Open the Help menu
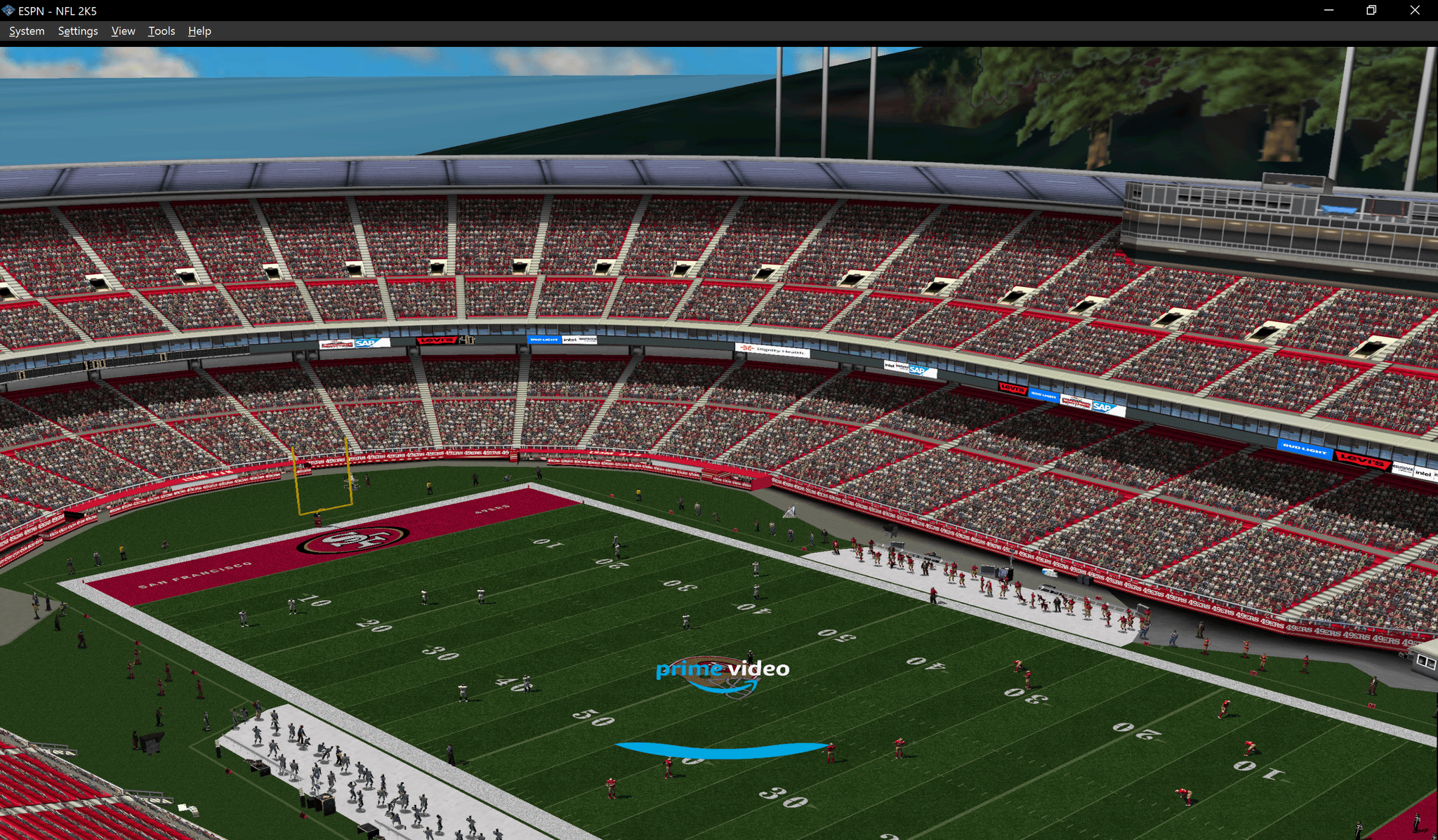The height and width of the screenshot is (840, 1438). click(x=199, y=31)
